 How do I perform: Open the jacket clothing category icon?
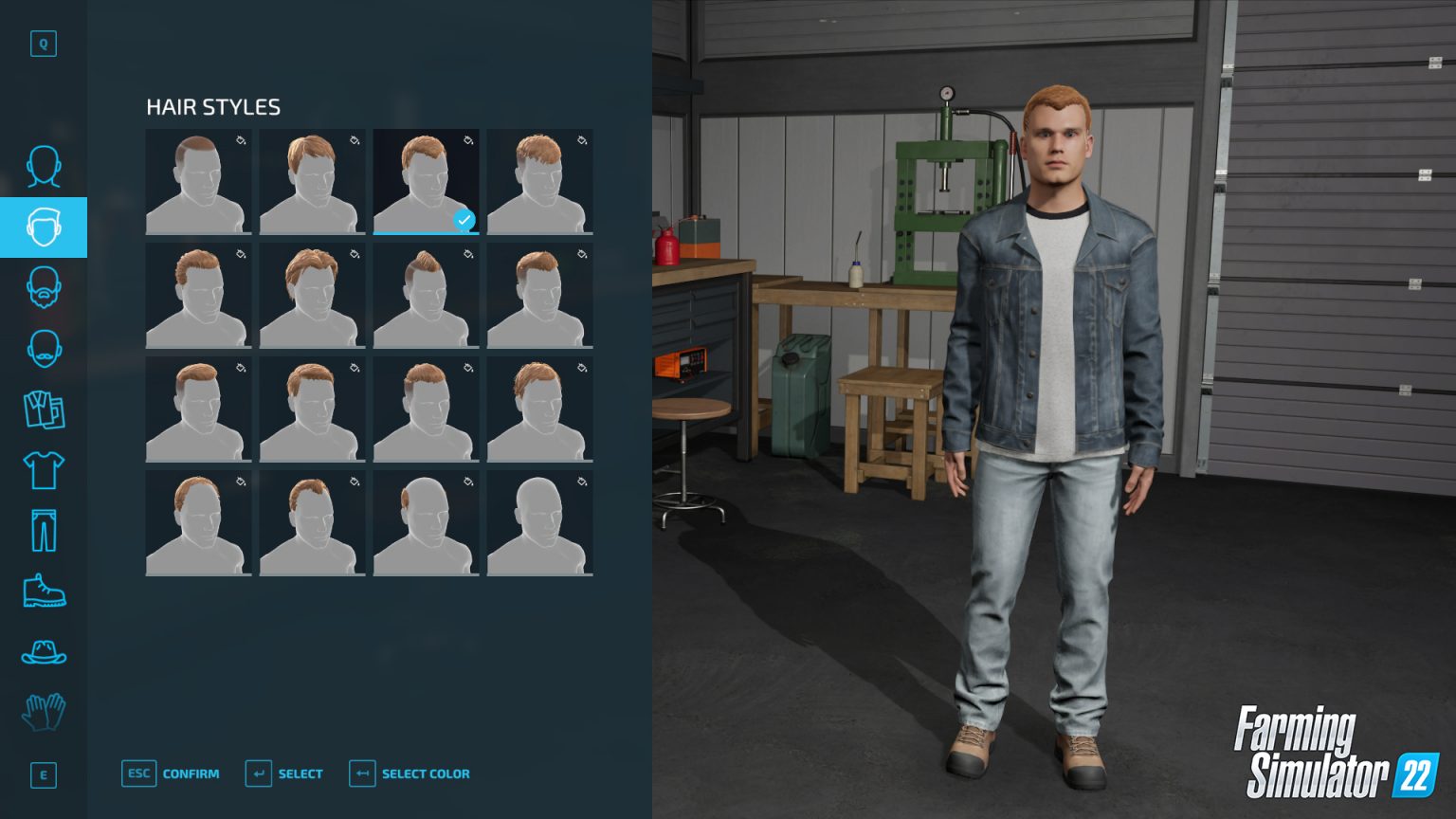tap(43, 409)
